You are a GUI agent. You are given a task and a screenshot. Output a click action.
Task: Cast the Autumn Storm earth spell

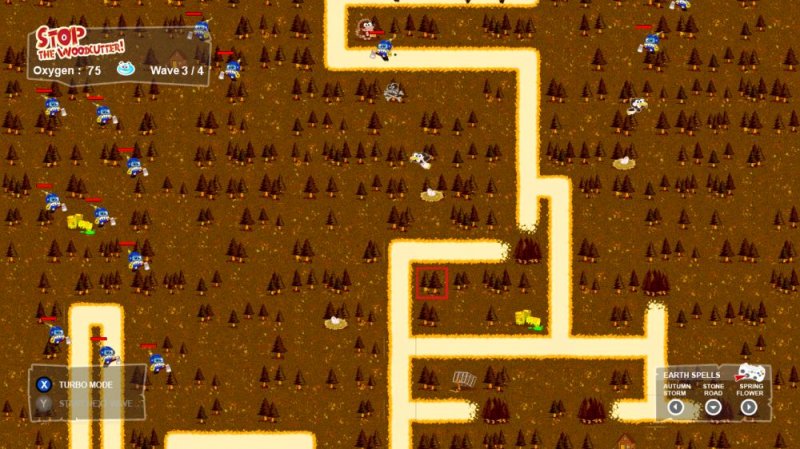click(676, 407)
